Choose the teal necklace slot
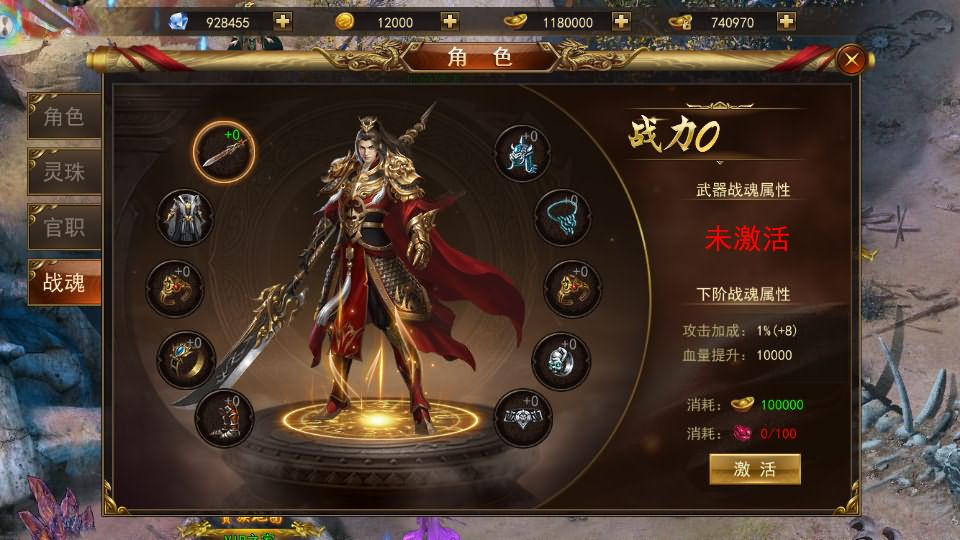The image size is (960, 540). coord(562,217)
